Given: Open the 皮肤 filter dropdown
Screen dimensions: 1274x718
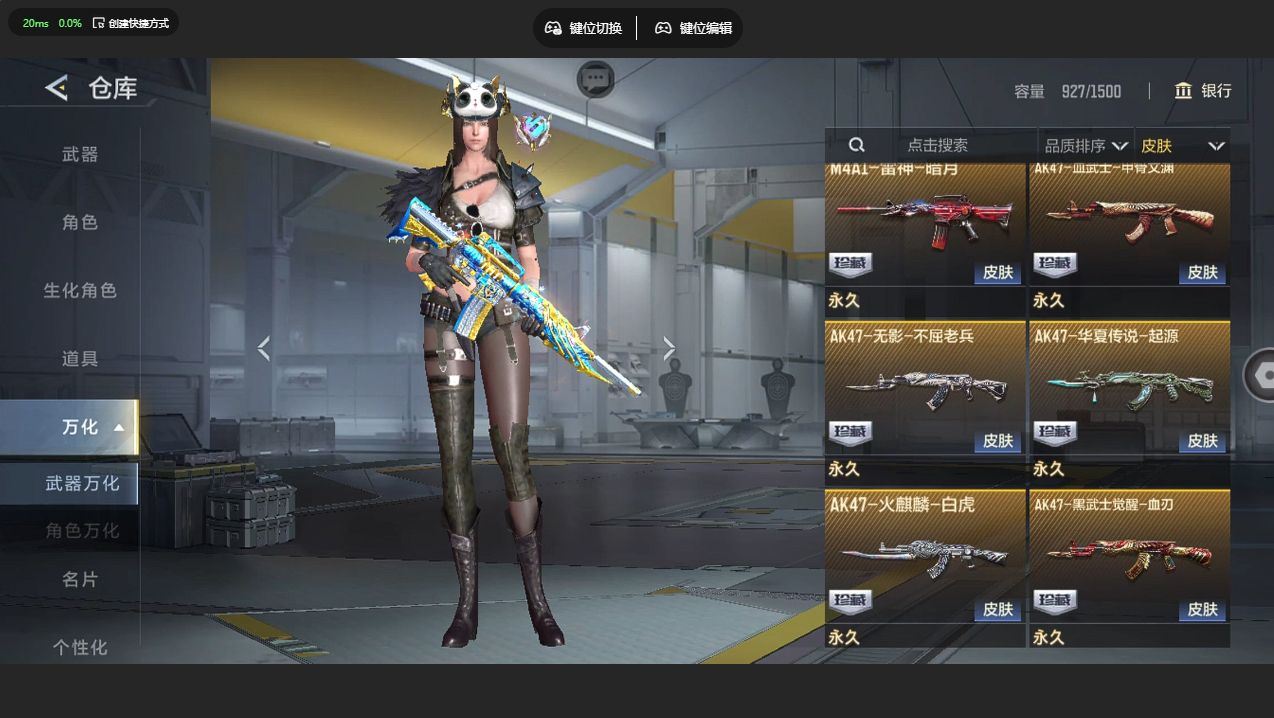Looking at the screenshot, I should click(x=1182, y=146).
